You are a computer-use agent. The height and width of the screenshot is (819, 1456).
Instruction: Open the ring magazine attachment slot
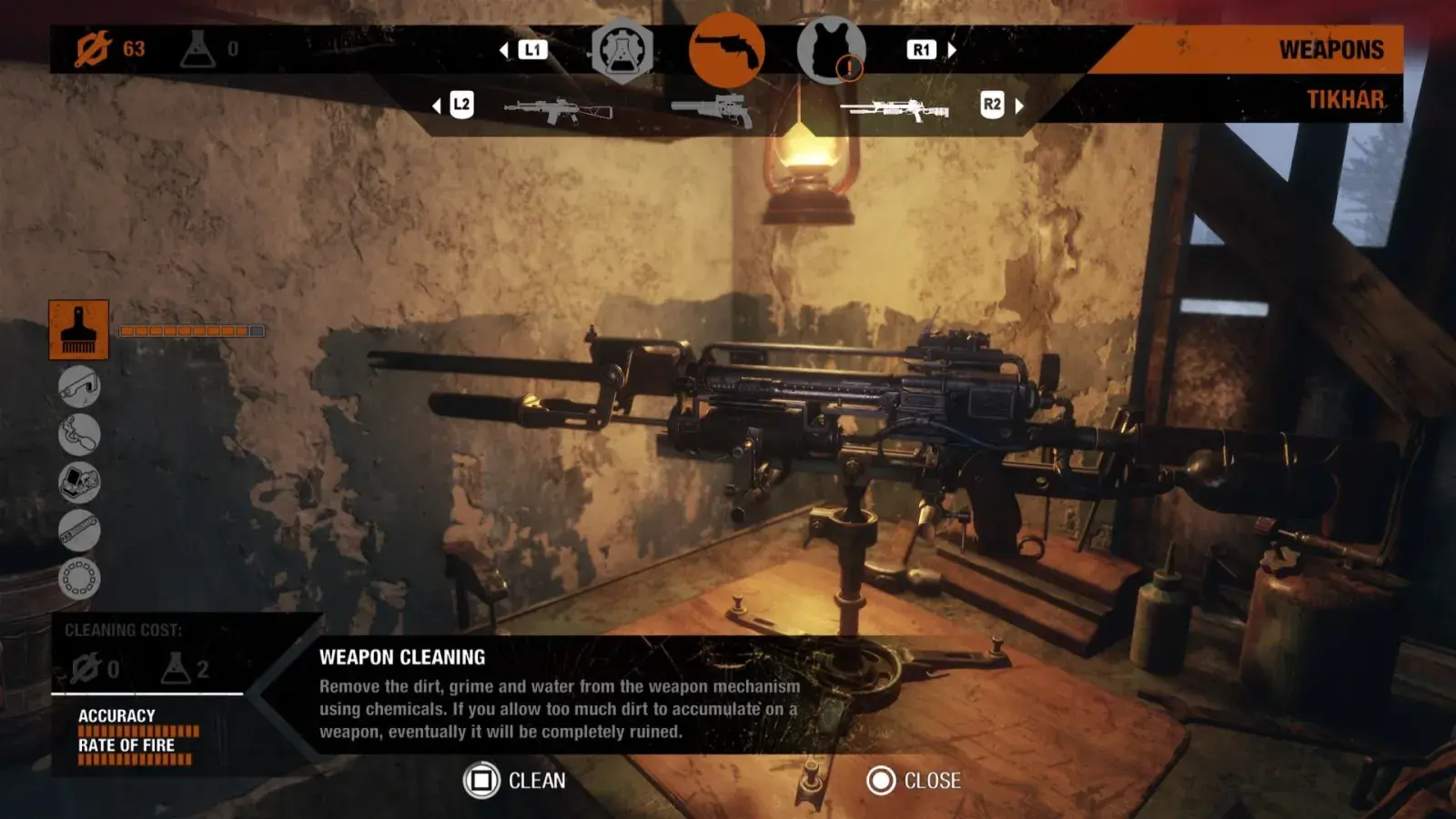coord(79,578)
